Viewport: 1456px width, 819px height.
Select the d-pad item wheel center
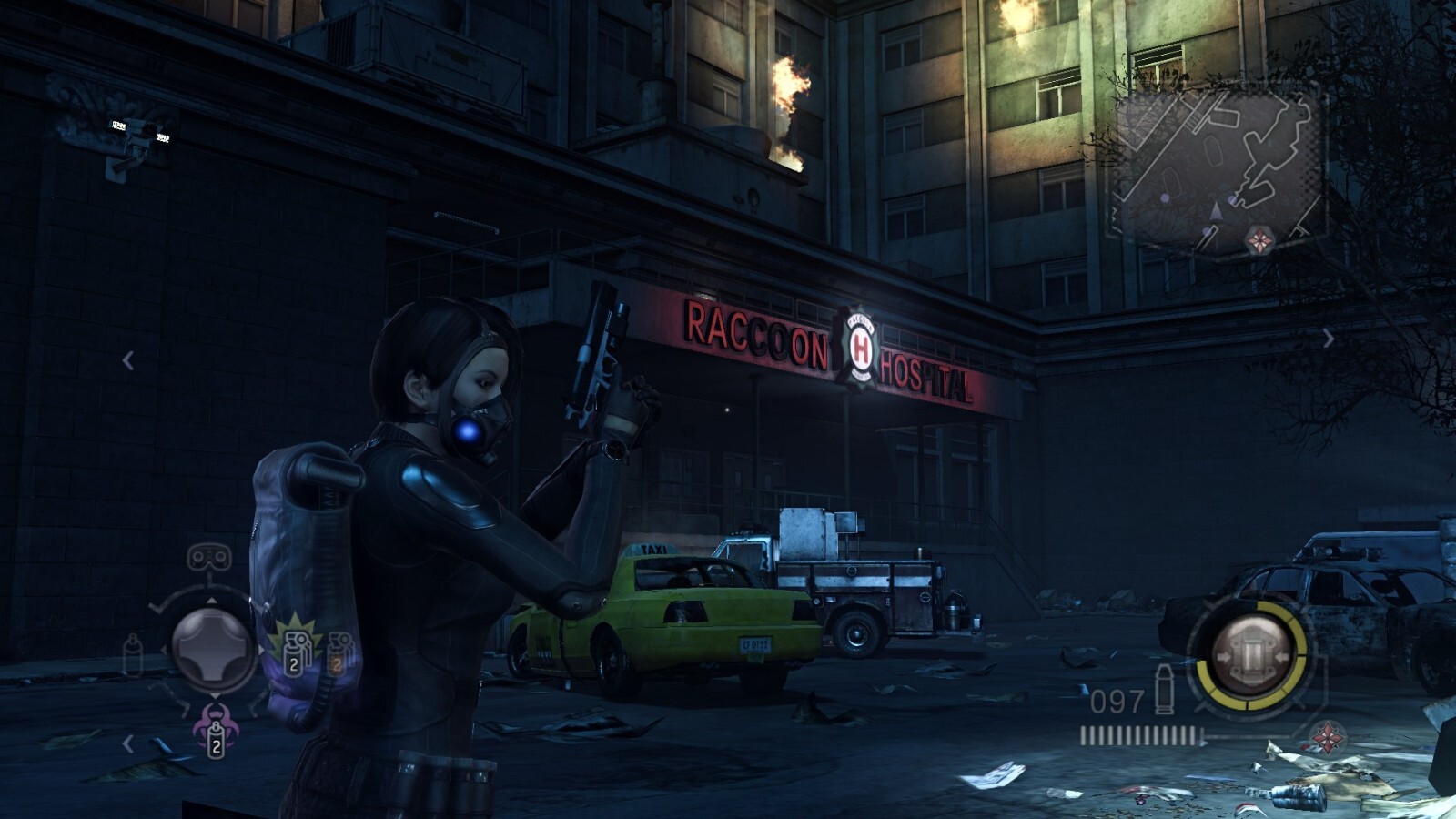tap(213, 649)
